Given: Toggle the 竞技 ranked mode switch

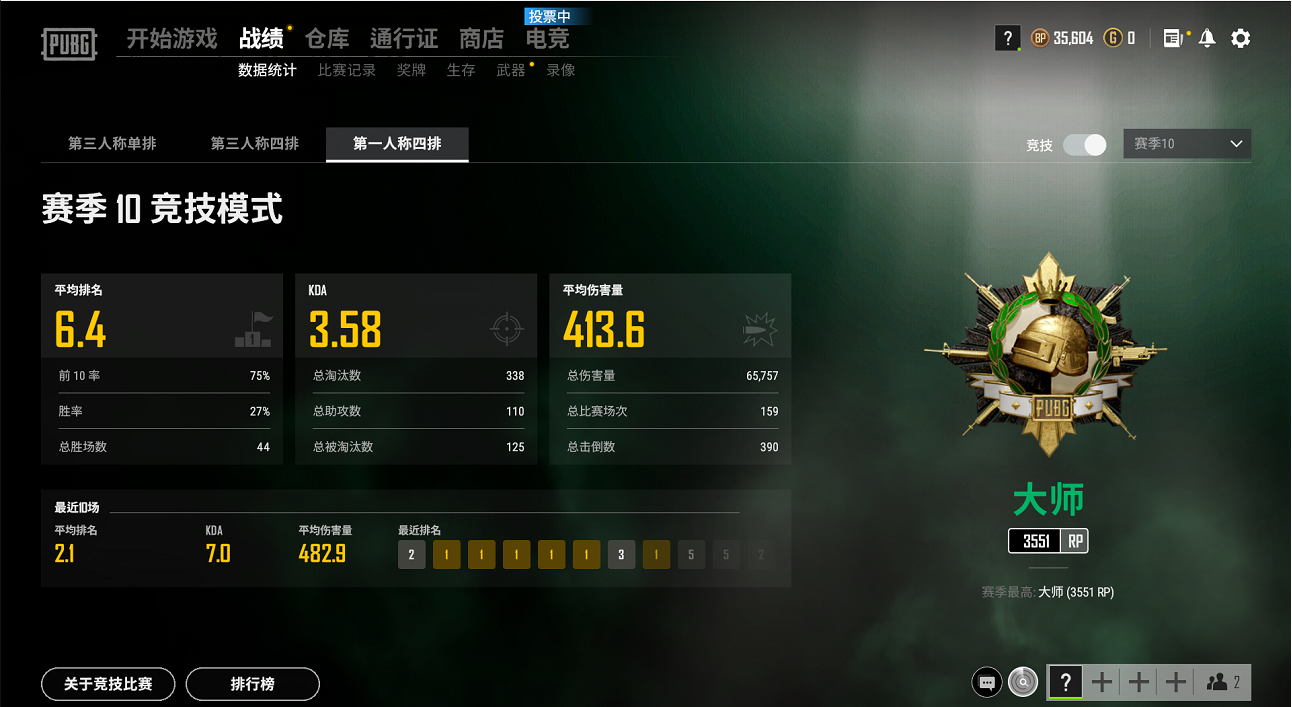Looking at the screenshot, I should pos(1084,145).
